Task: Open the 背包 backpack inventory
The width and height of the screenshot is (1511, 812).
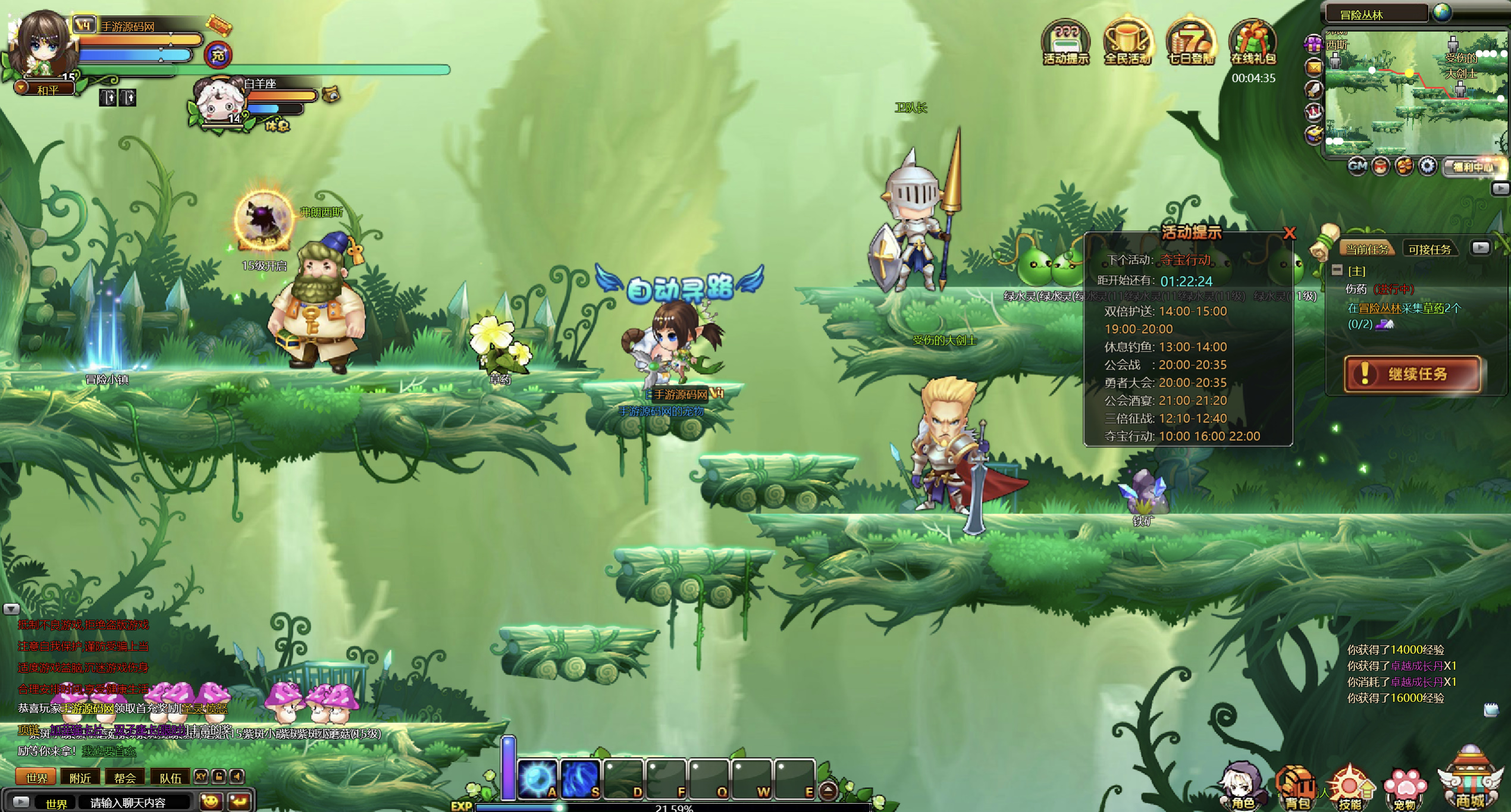Action: (1297, 787)
